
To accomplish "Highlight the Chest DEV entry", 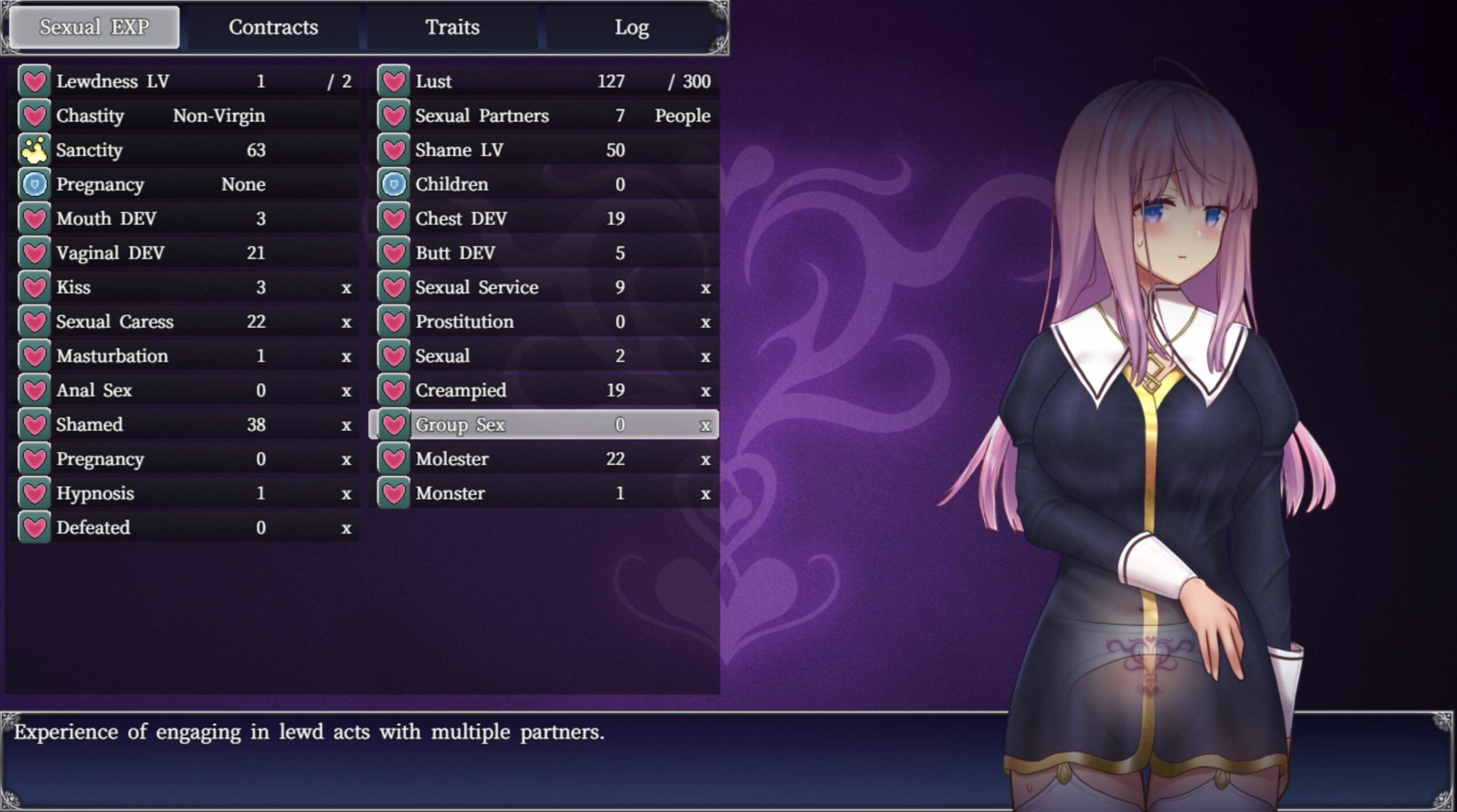I will tap(544, 219).
